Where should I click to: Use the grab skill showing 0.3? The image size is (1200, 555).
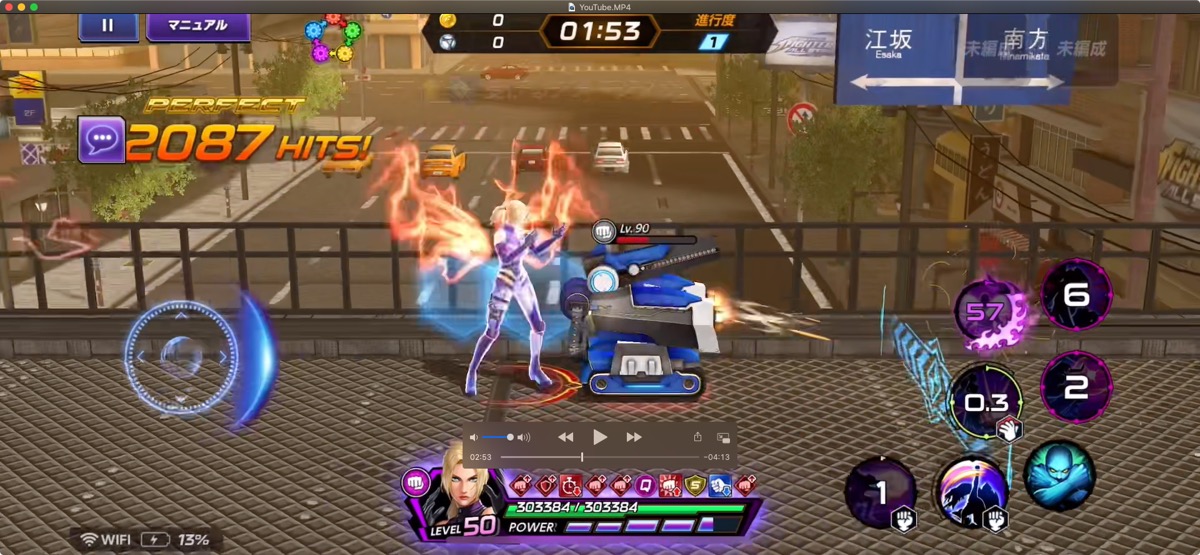click(x=986, y=403)
